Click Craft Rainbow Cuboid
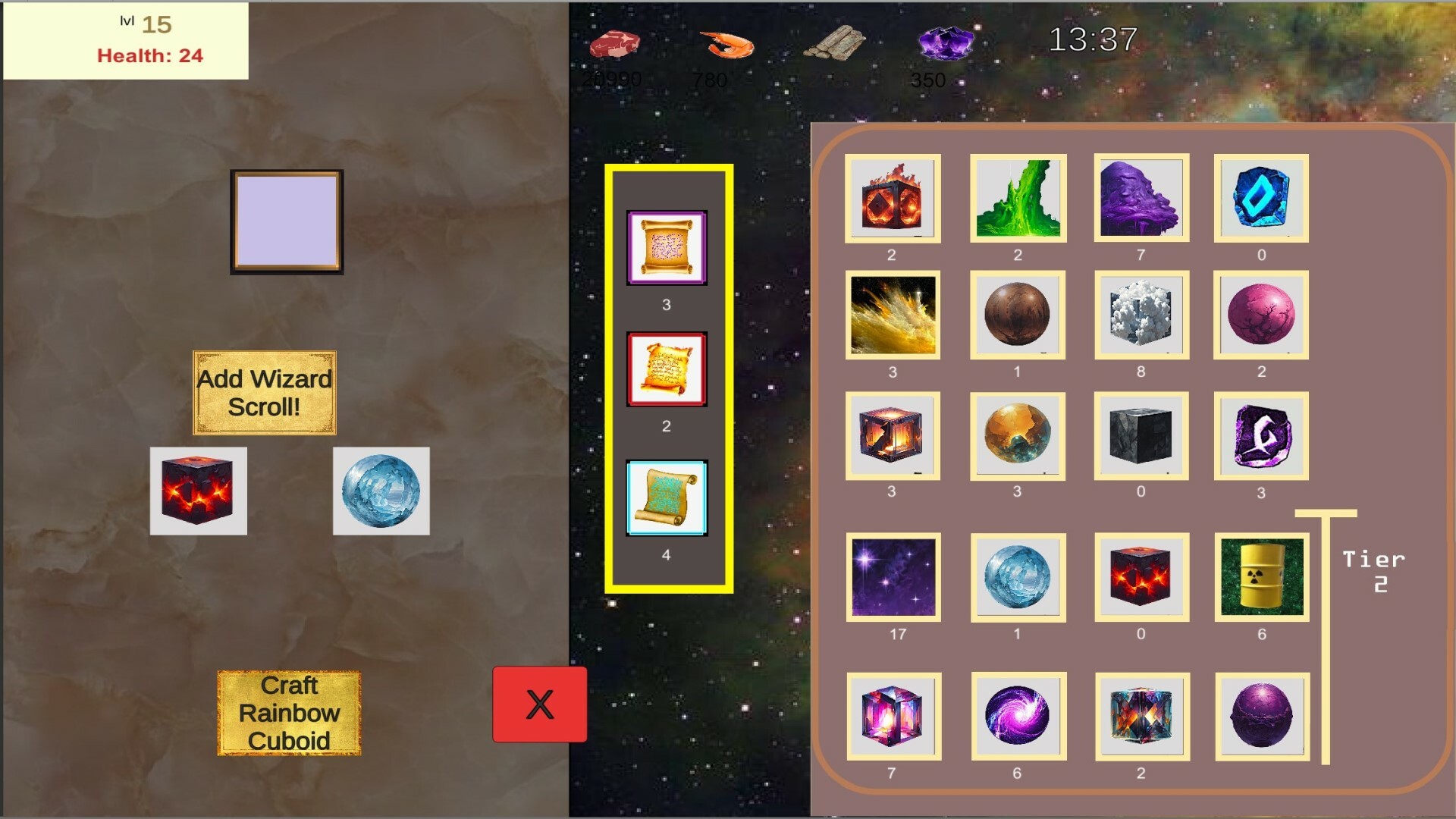The image size is (1456, 819). (290, 712)
